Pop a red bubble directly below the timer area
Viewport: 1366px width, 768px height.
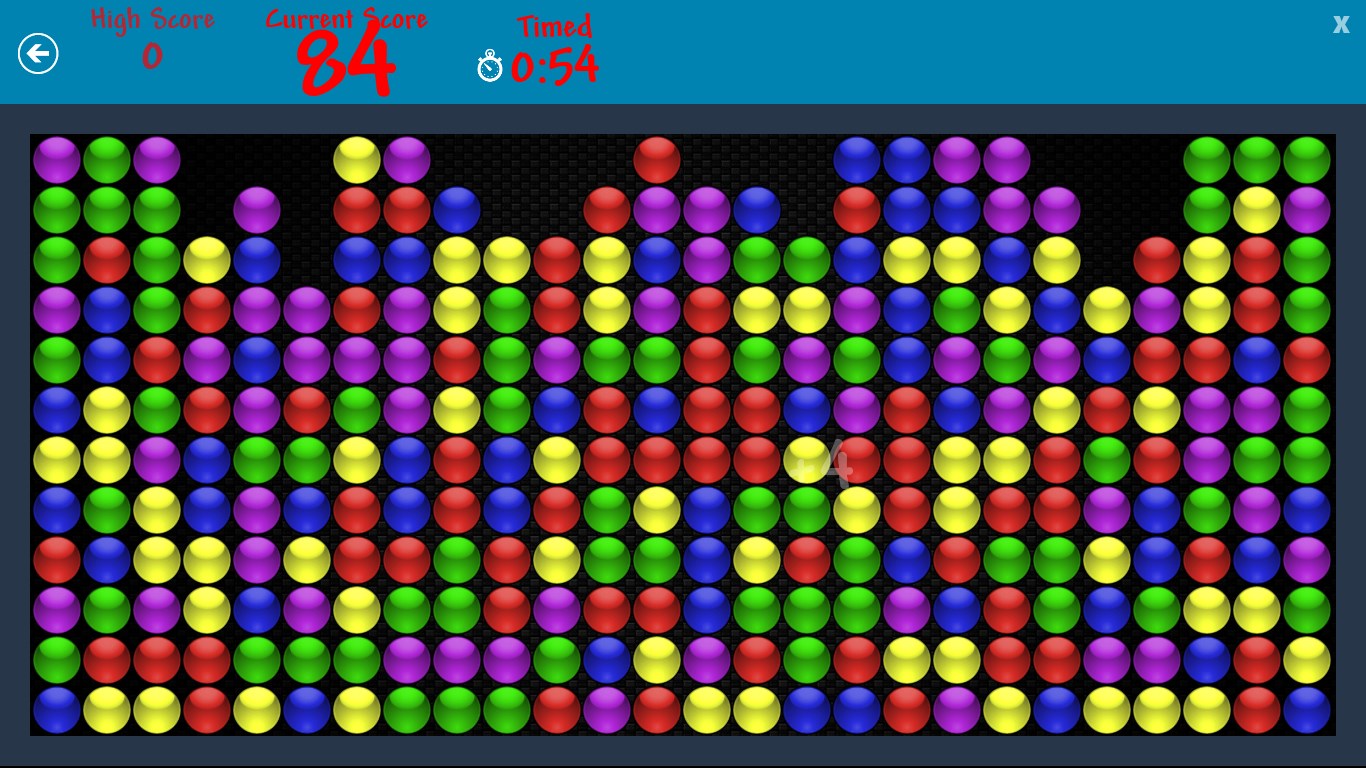[557, 260]
